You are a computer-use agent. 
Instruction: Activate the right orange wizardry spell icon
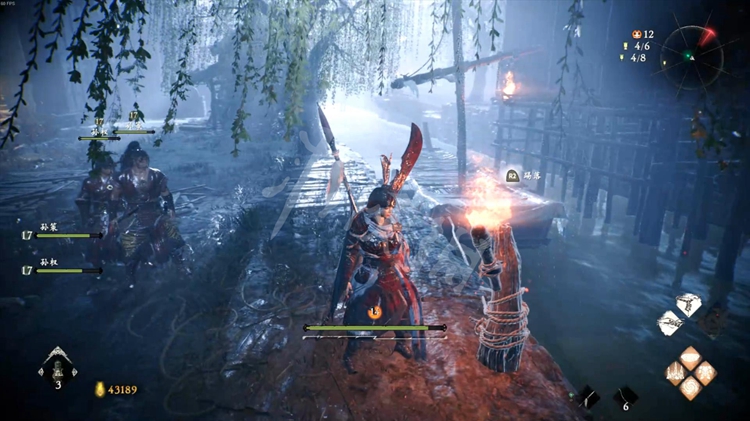(705, 372)
